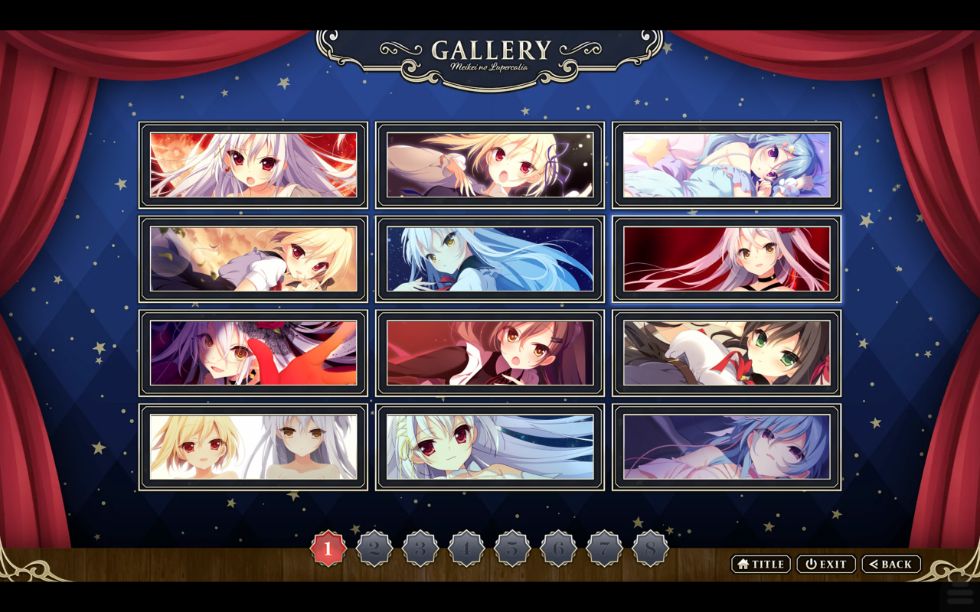The image size is (980, 612).
Task: Open the white-haired girl on red background thumbnail
Action: pyautogui.click(x=253, y=165)
